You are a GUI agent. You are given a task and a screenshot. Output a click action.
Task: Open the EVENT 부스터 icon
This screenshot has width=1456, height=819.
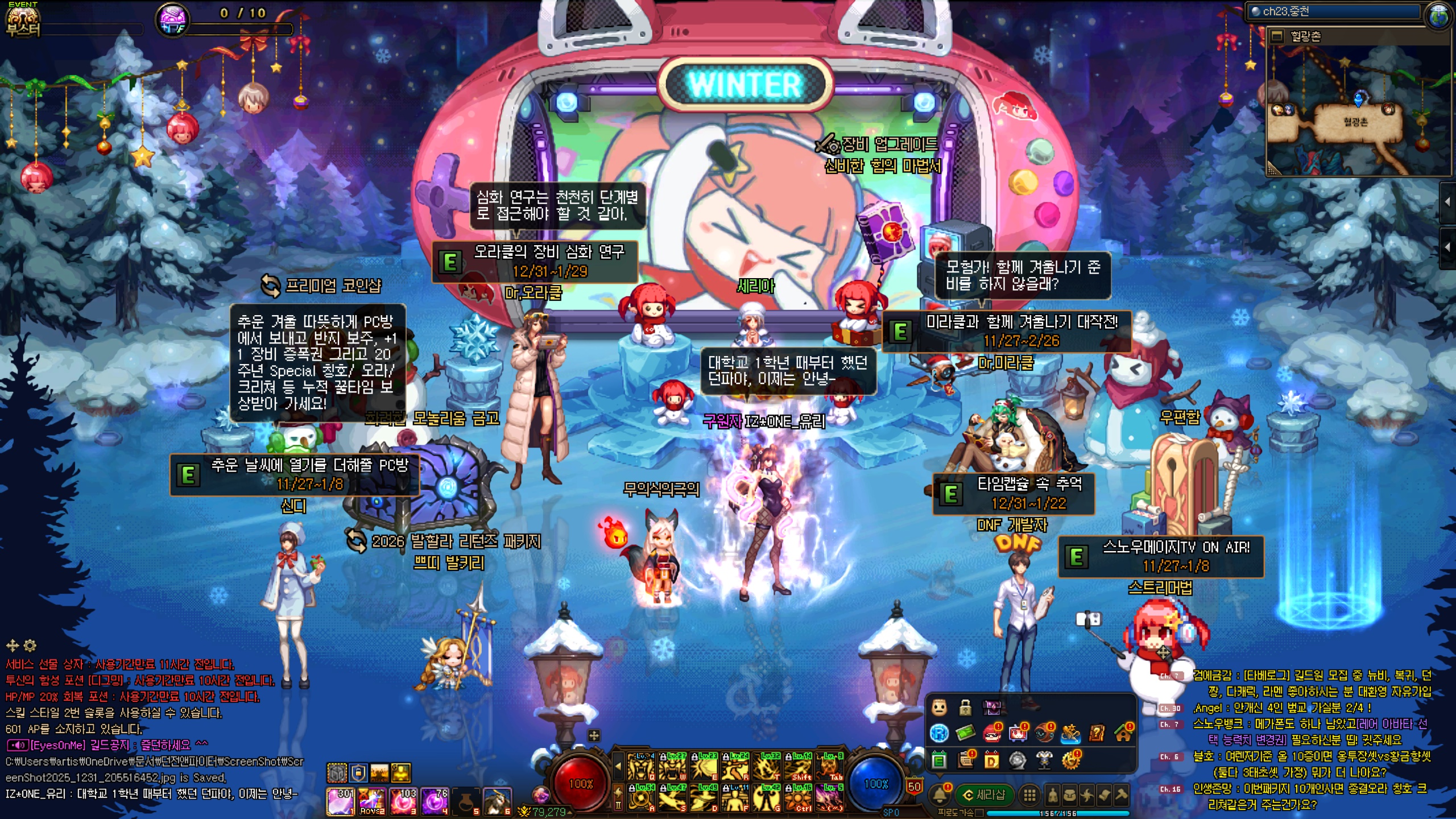point(23,19)
